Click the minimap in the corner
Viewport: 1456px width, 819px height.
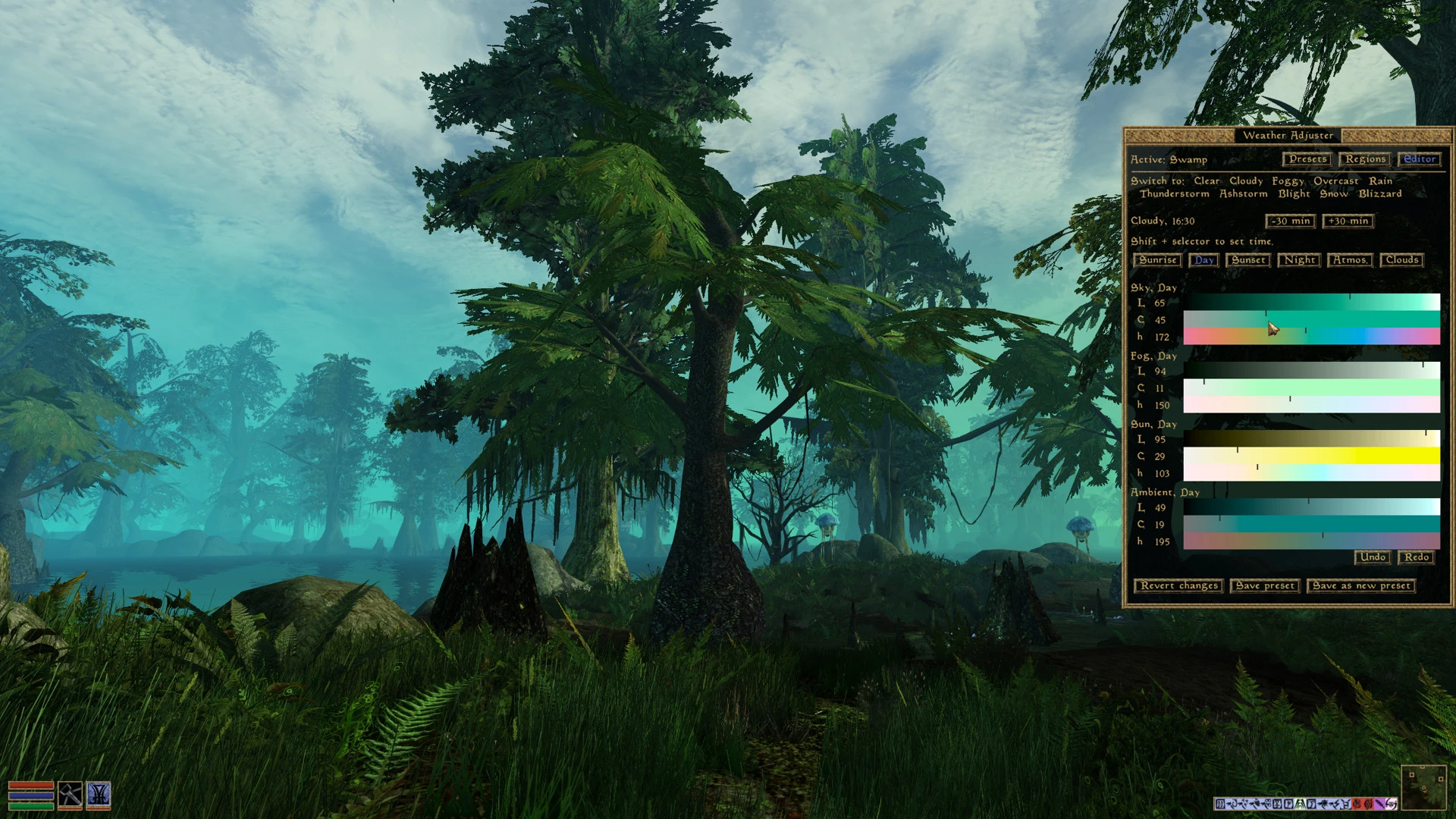coord(1423,788)
